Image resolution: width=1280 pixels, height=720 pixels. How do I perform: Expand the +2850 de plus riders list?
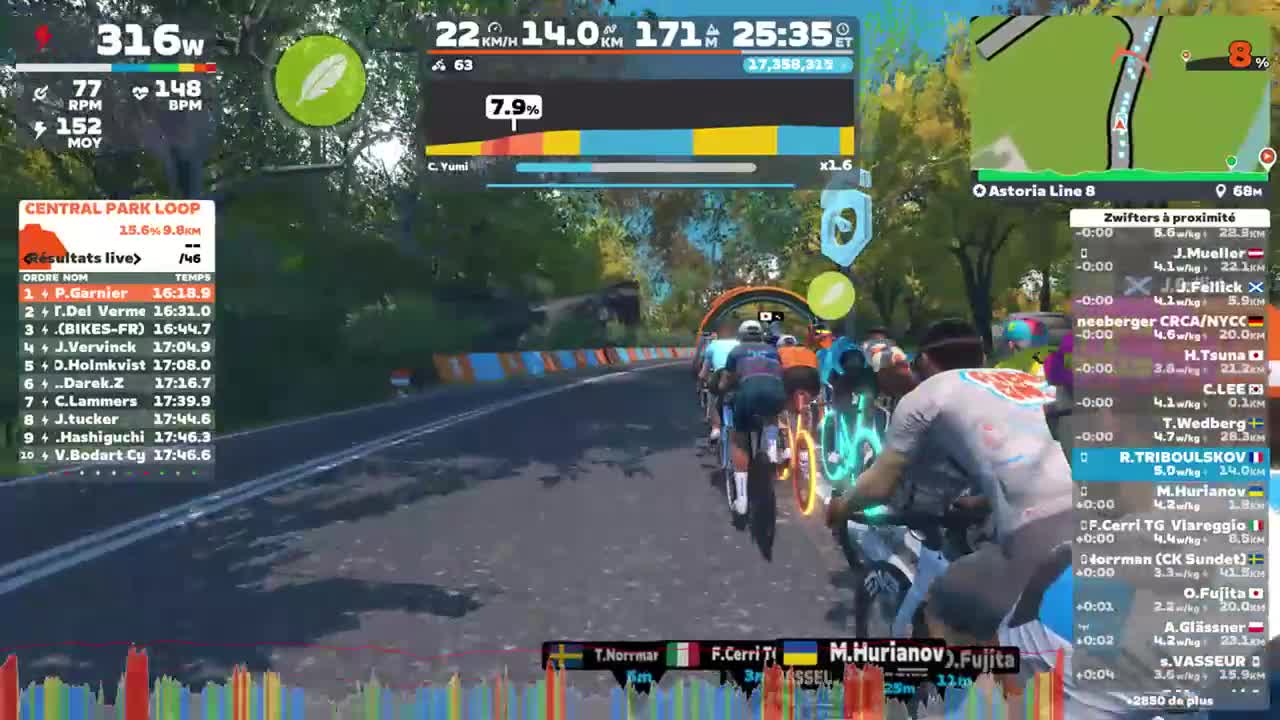pyautogui.click(x=1170, y=700)
